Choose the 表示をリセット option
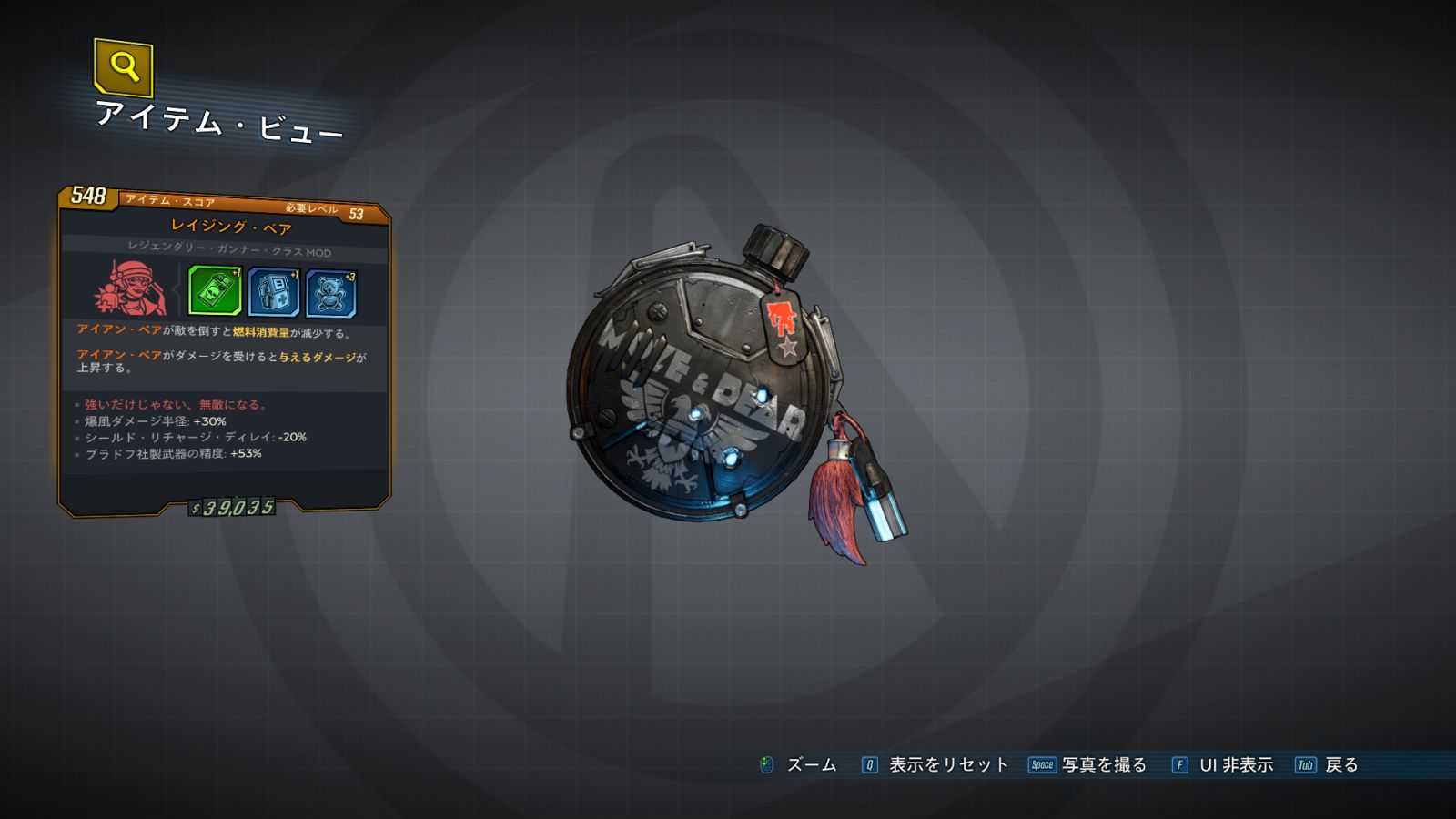 coord(947,765)
